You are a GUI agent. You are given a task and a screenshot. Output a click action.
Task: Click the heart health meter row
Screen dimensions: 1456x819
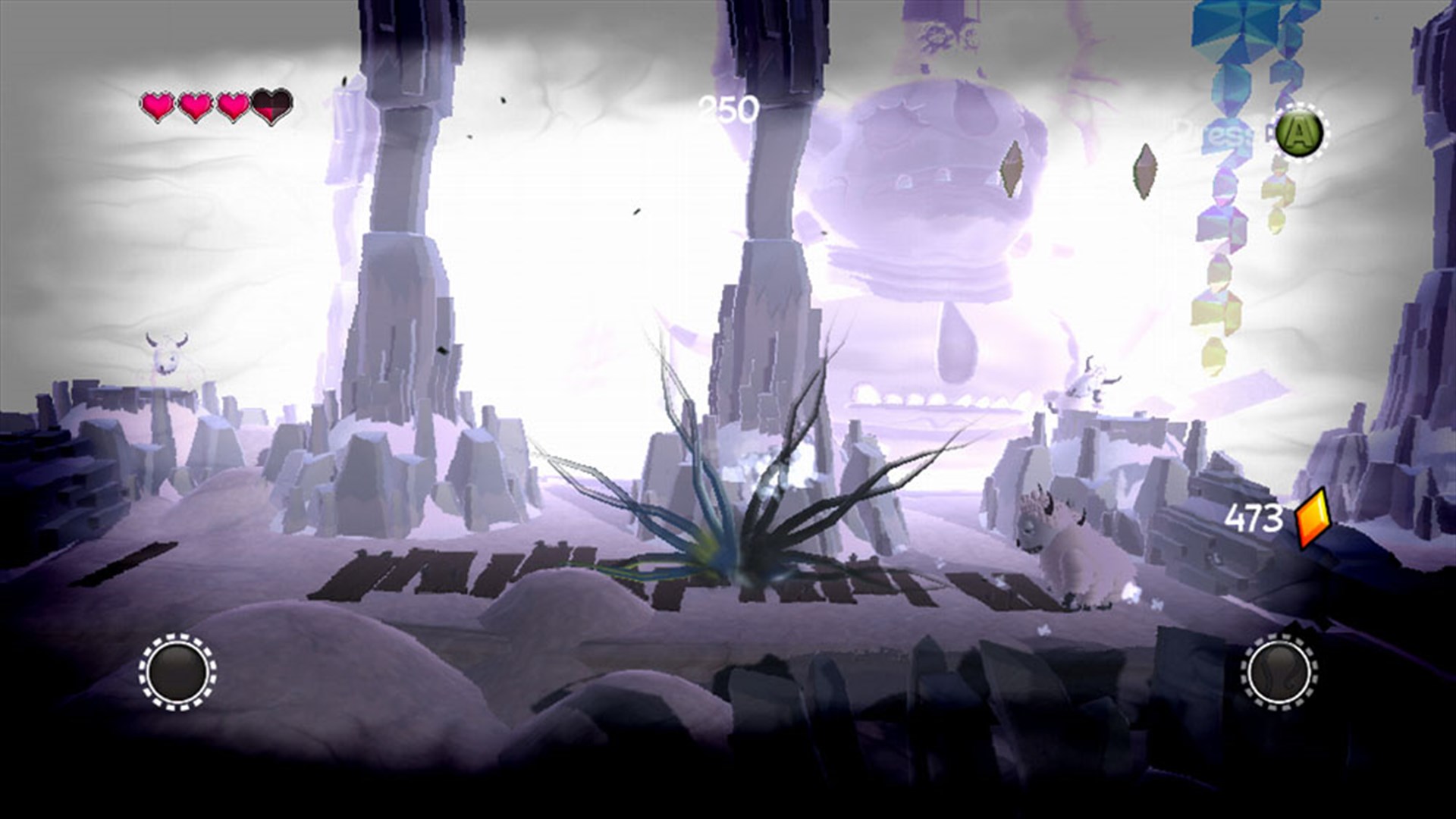point(214,106)
